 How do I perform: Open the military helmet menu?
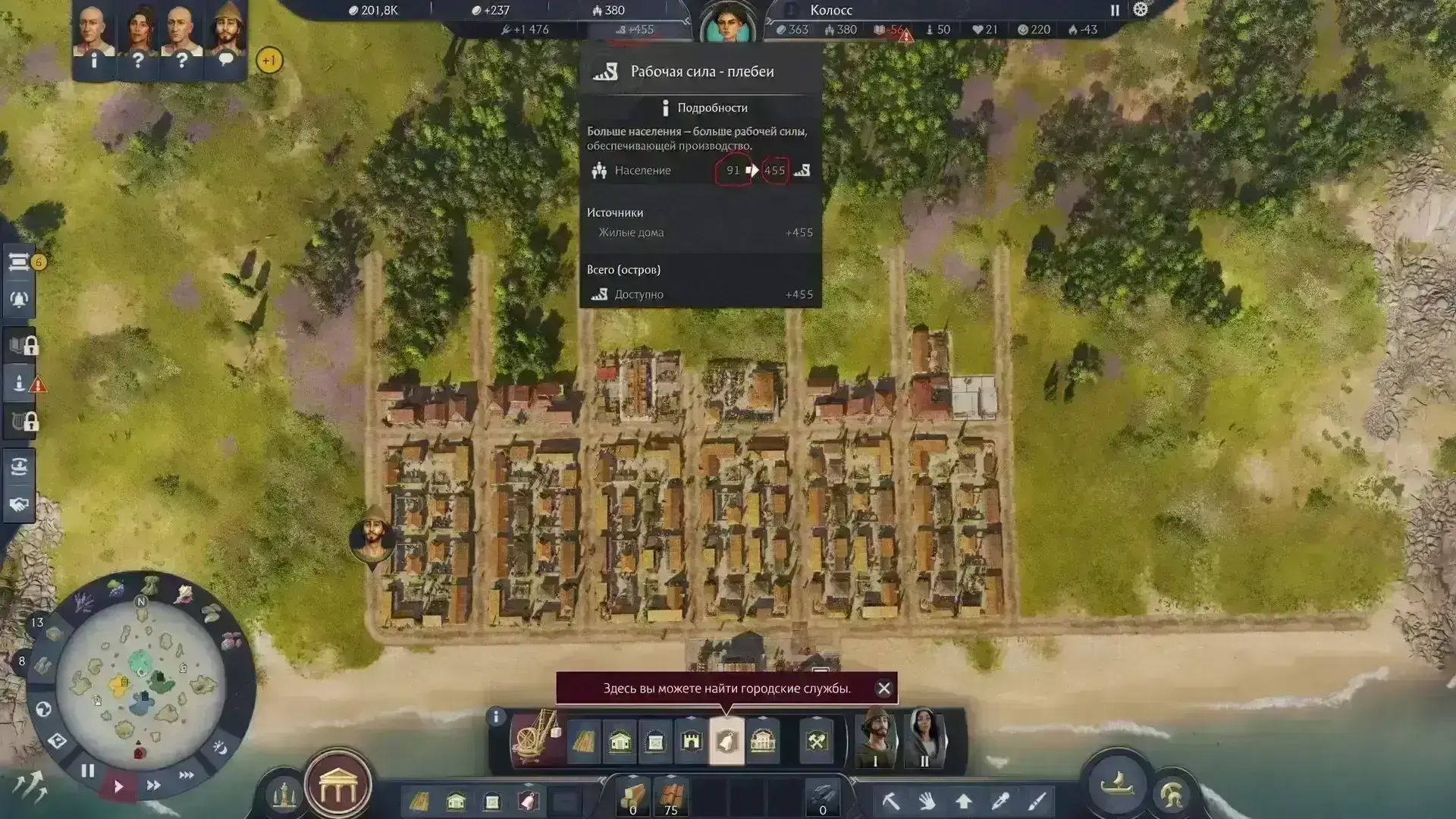click(1171, 795)
